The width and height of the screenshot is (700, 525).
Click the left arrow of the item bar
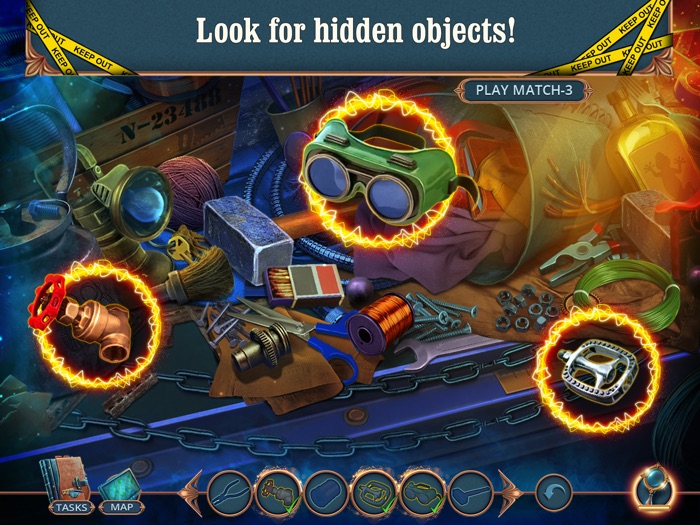[190, 492]
